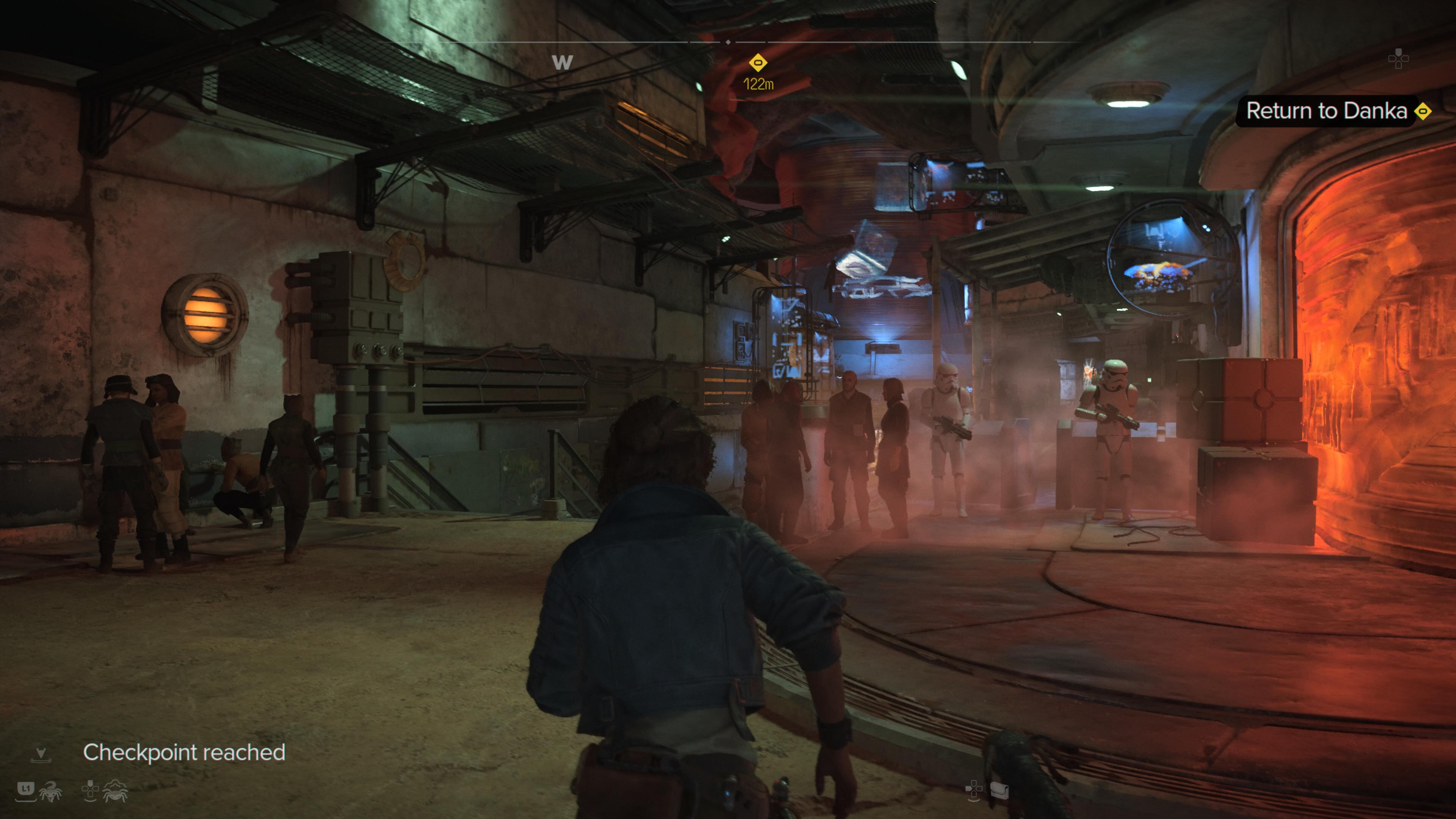Open the pouch item icon
1456x819 pixels.
tap(999, 790)
